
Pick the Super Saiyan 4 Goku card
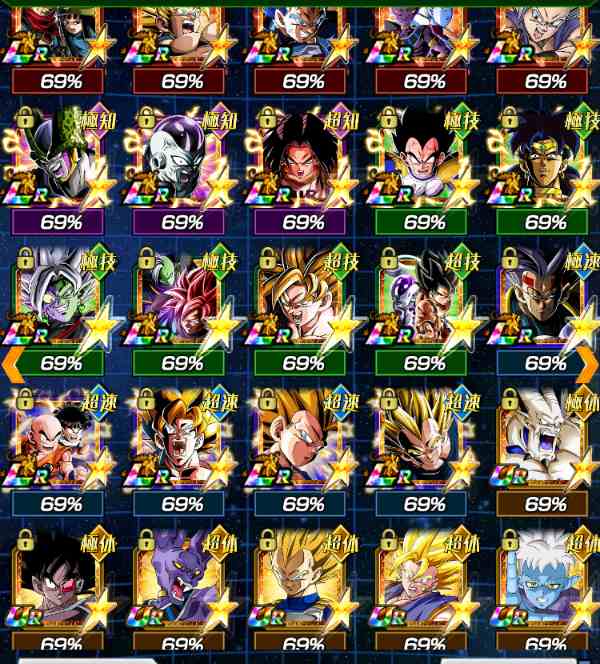click(303, 160)
